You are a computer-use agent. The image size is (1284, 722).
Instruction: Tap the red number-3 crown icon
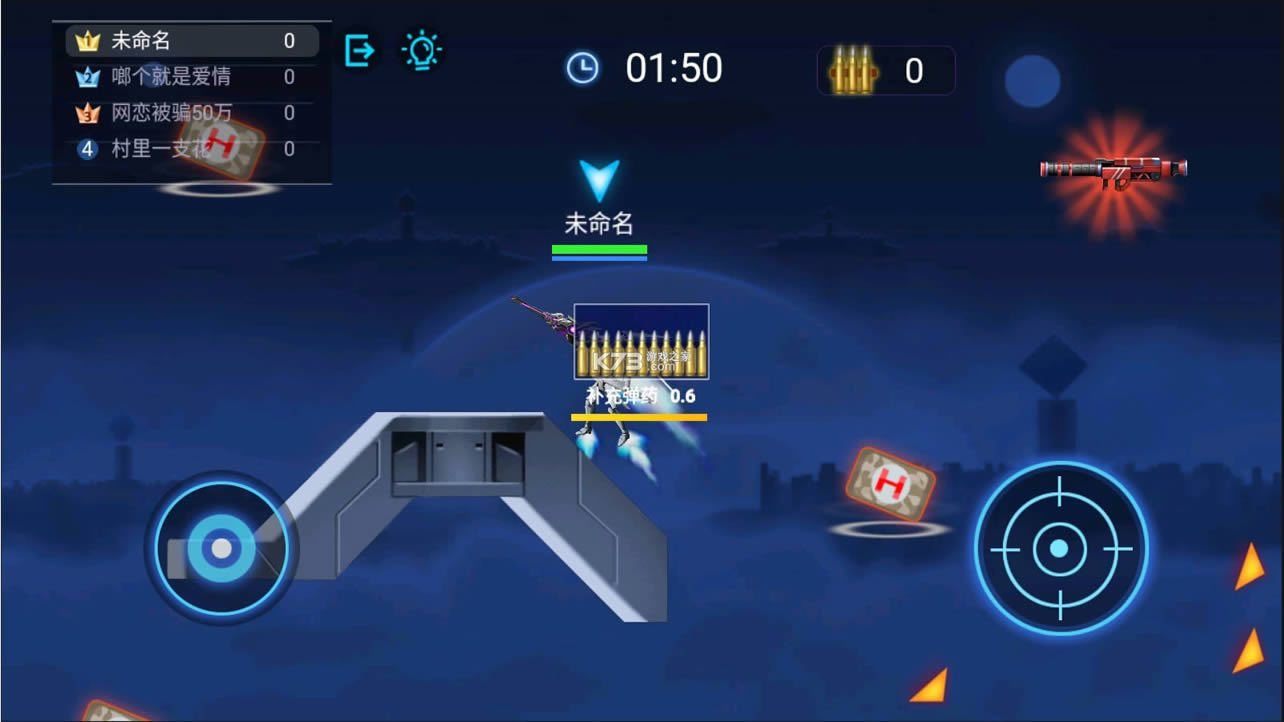[x=87, y=113]
